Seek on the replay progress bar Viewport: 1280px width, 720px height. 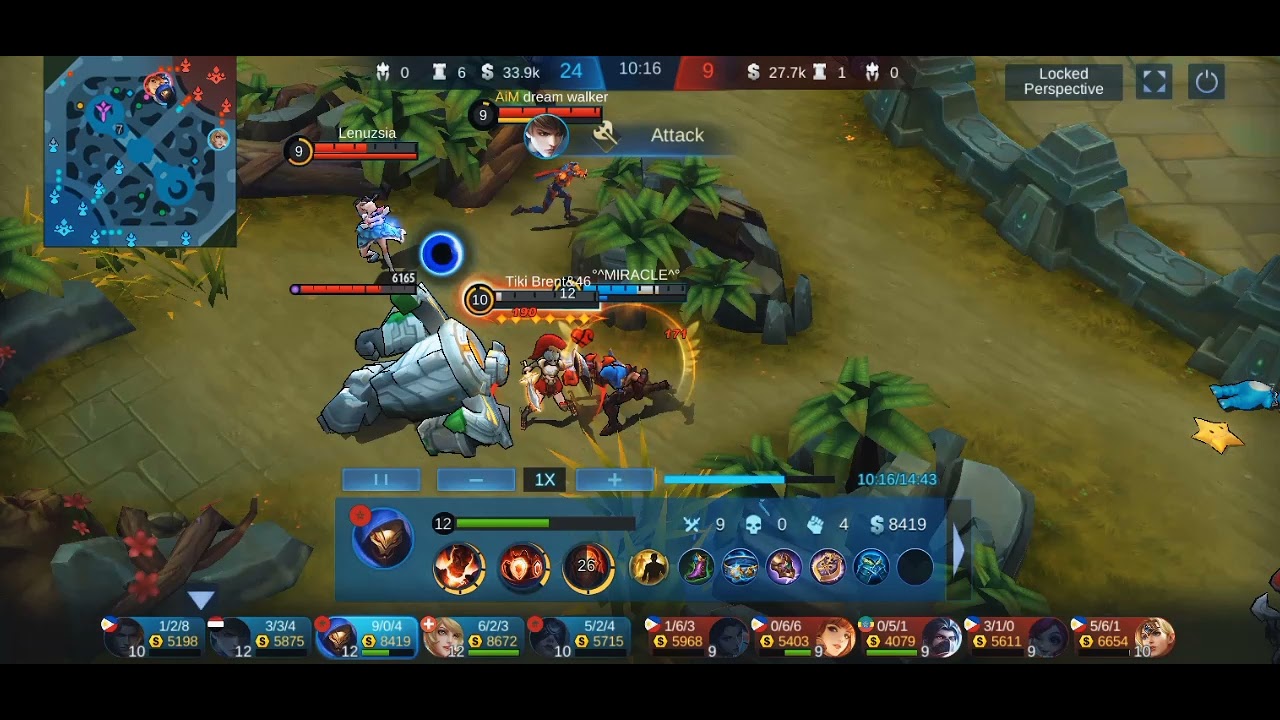click(748, 480)
